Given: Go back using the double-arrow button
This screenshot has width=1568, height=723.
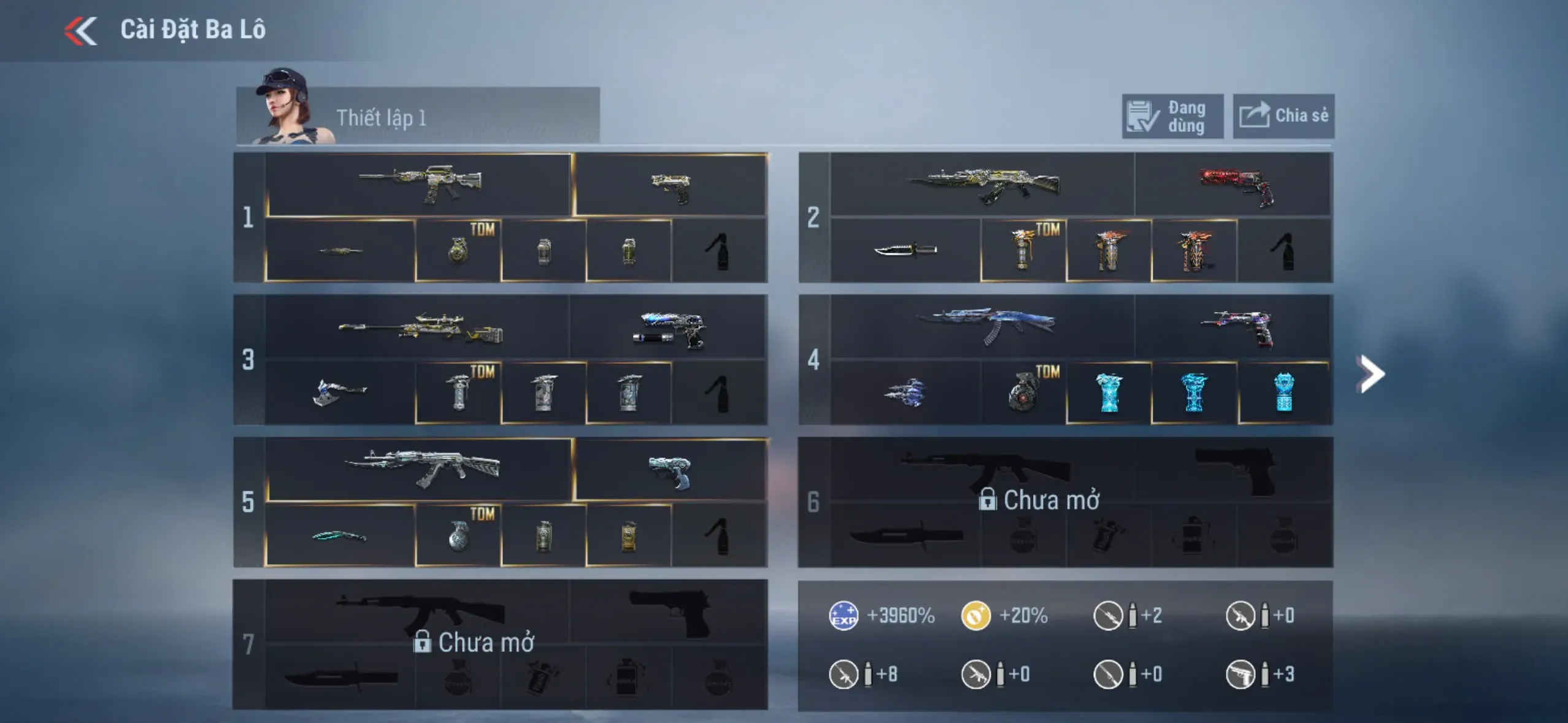Looking at the screenshot, I should 81,31.
